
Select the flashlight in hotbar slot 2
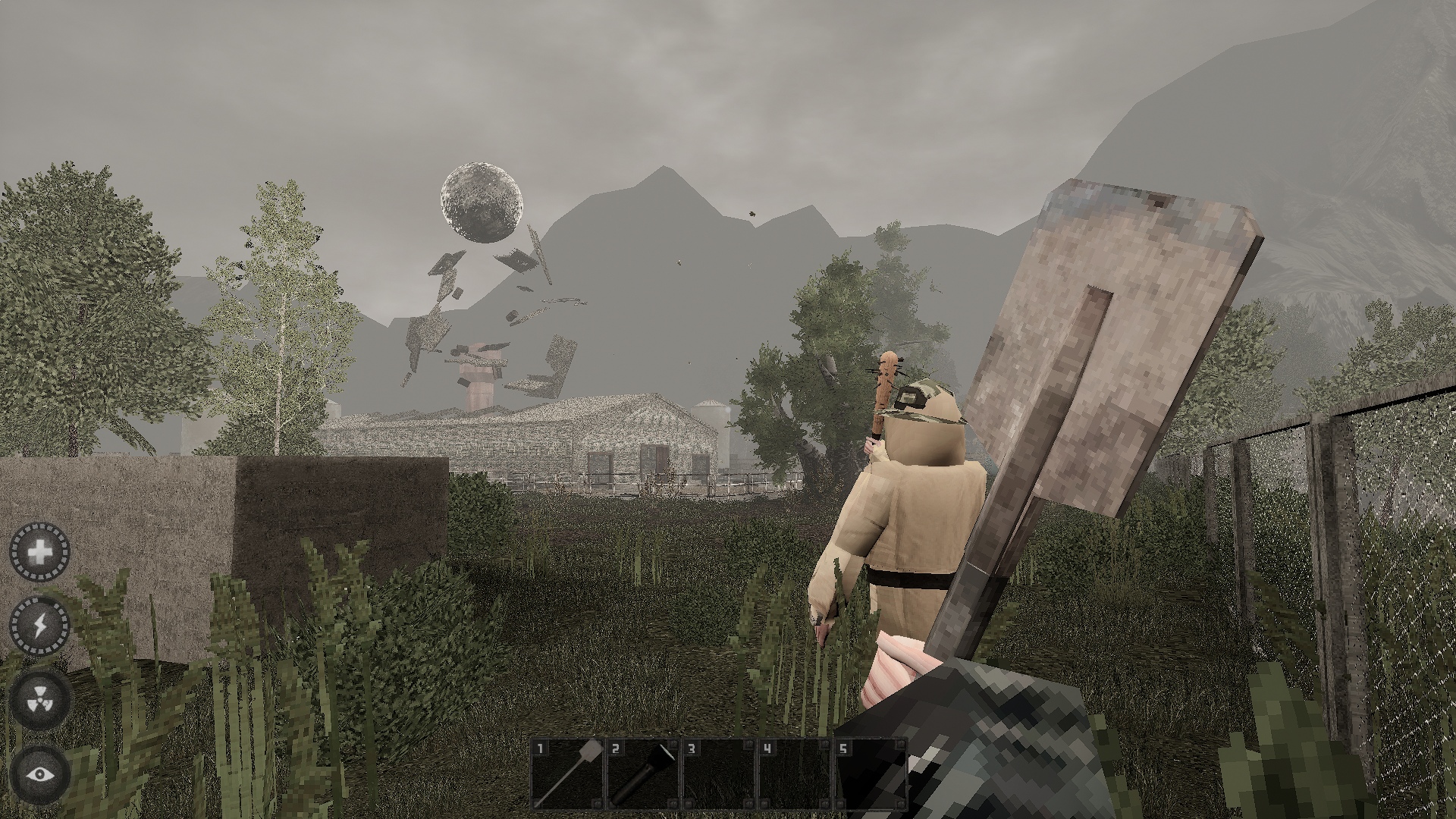(643, 774)
